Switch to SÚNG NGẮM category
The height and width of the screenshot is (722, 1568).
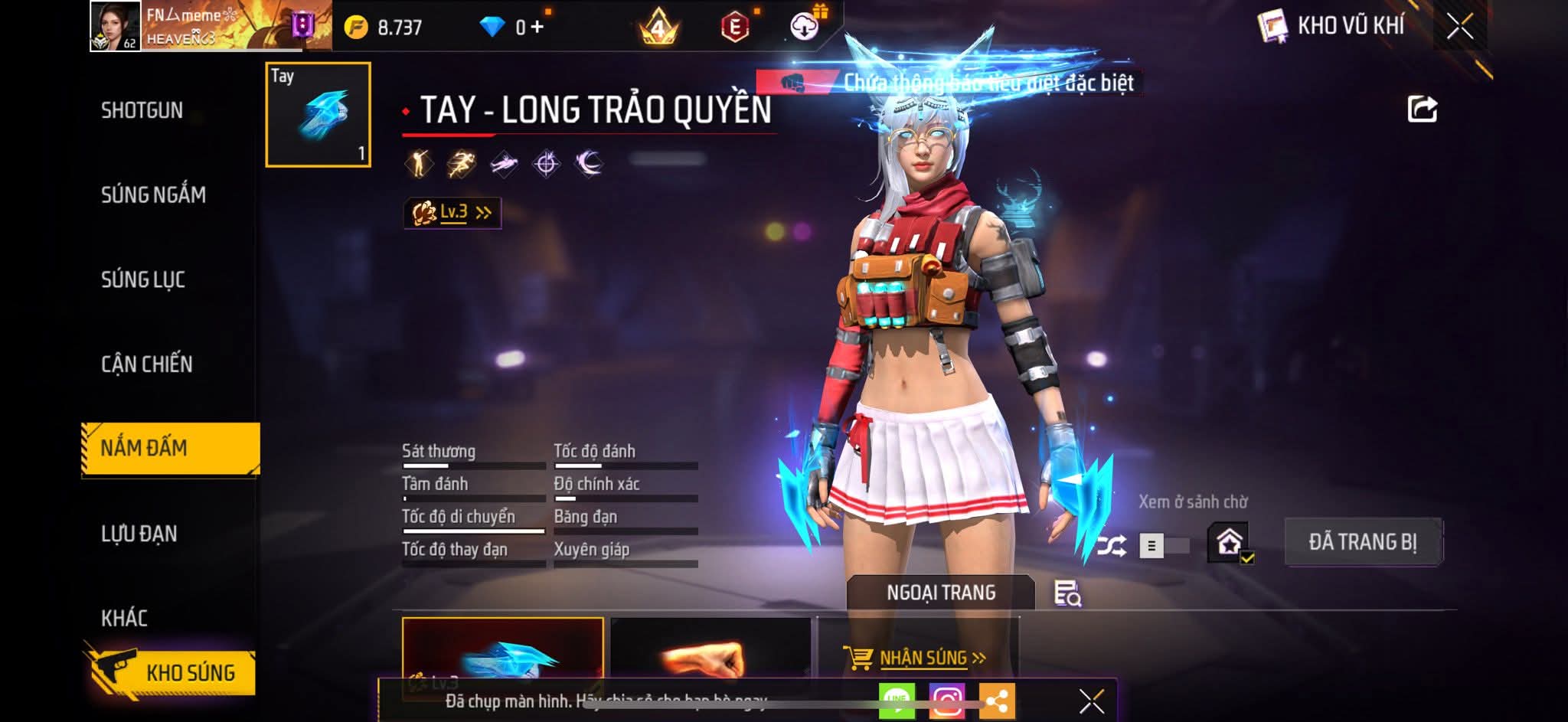point(153,194)
